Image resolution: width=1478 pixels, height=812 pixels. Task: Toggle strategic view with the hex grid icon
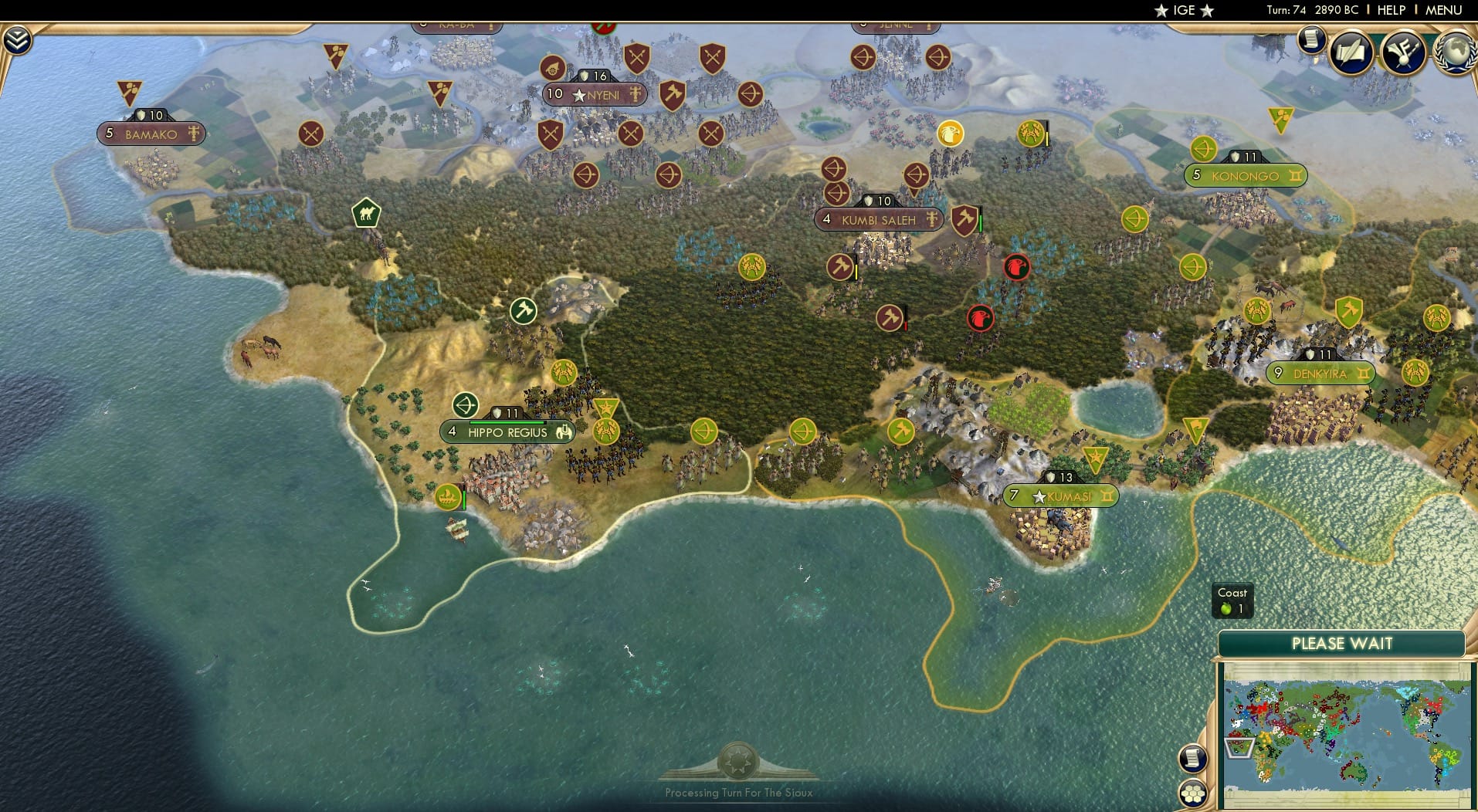pyautogui.click(x=1193, y=793)
